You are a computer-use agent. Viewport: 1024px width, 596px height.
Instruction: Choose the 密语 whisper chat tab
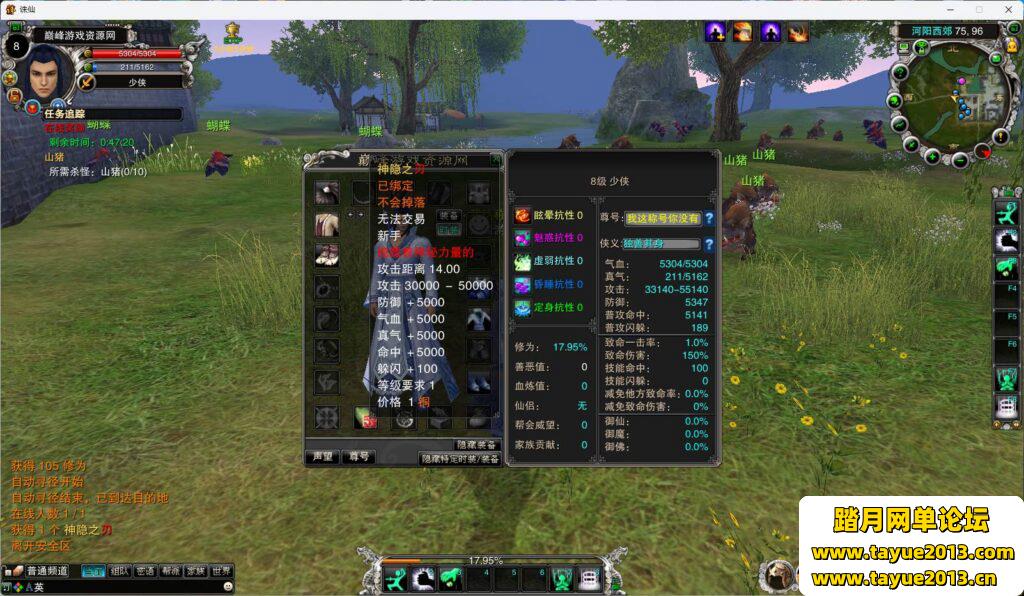point(146,571)
